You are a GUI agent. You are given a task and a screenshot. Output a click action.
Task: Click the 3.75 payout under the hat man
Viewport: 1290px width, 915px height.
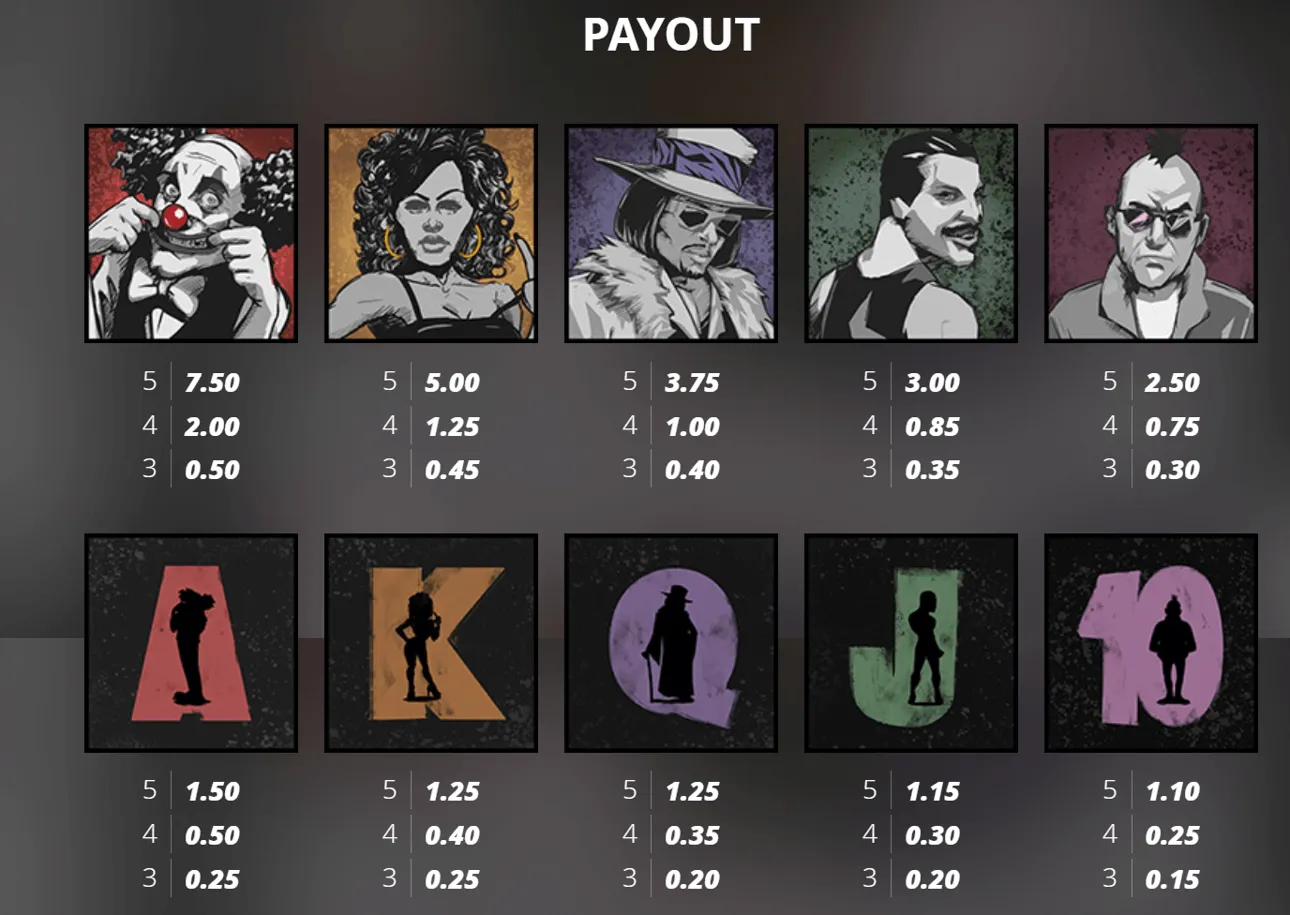[692, 382]
